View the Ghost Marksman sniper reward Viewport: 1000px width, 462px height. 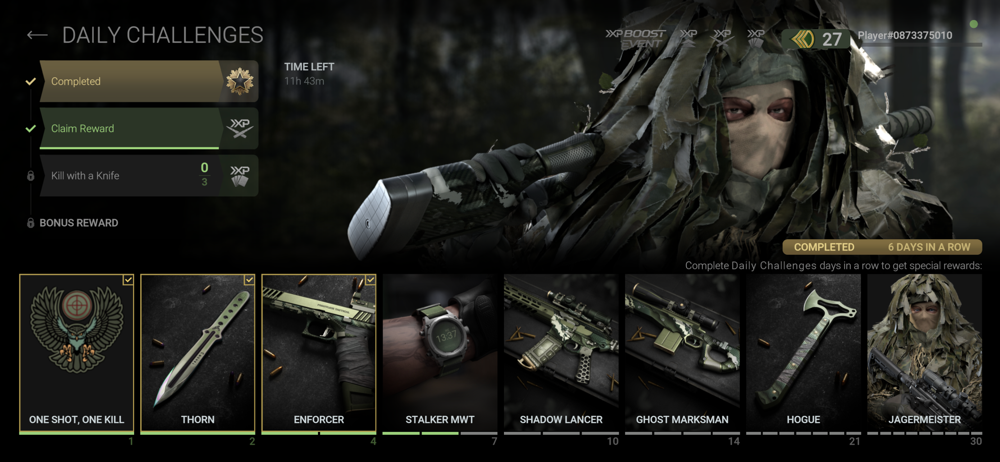point(682,353)
